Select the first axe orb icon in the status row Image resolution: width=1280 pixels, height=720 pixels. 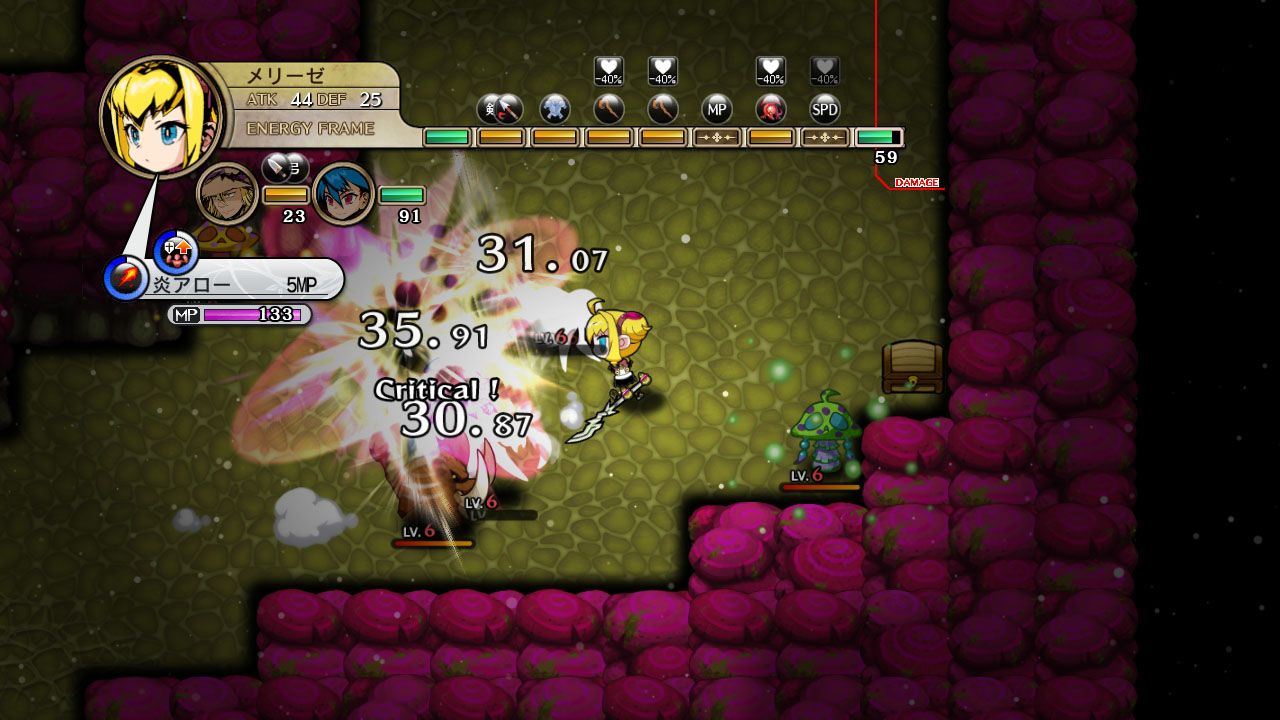pyautogui.click(x=606, y=107)
